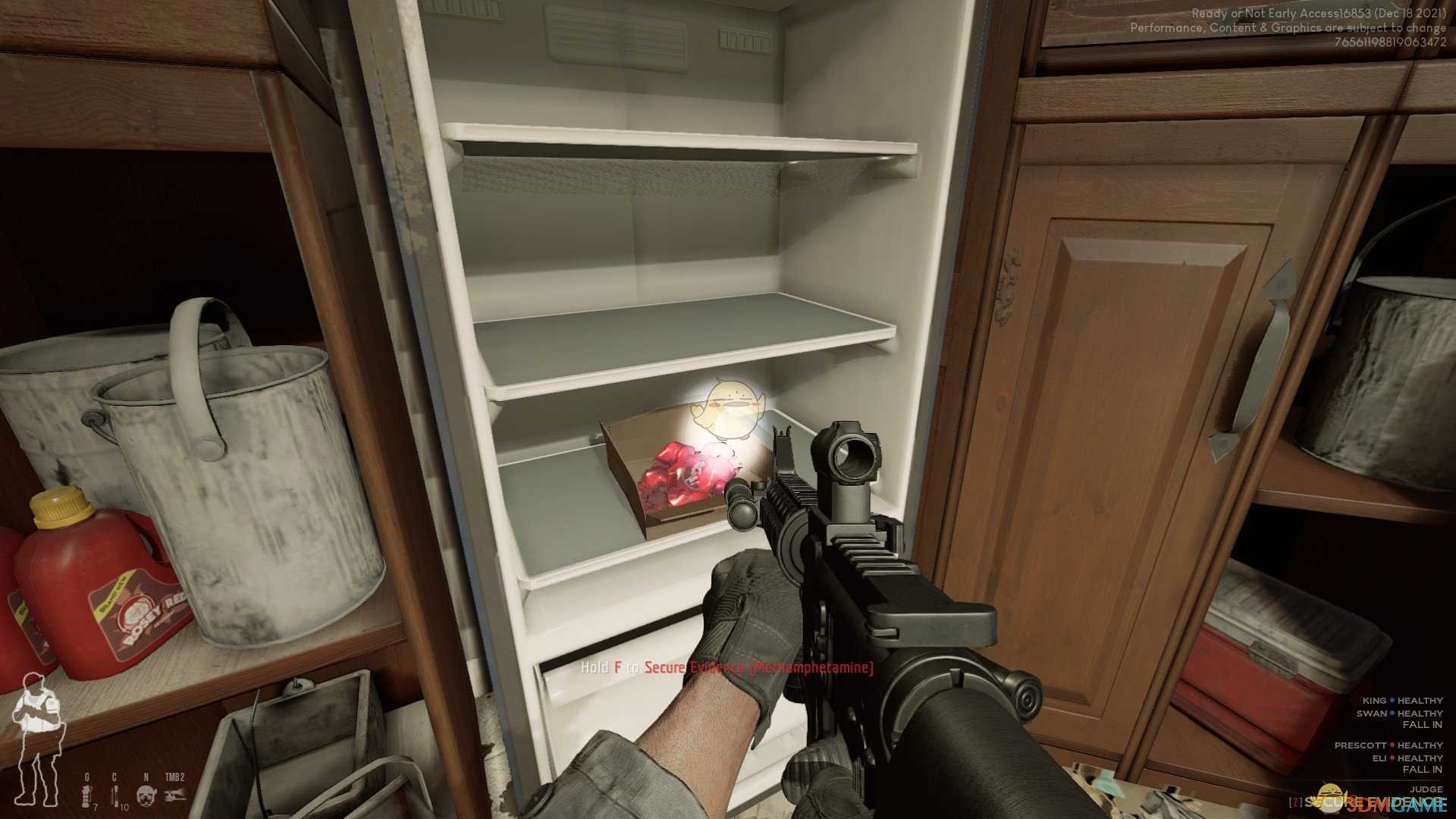1456x819 pixels.
Task: Select the TMB2 tactical device icon
Action: (x=175, y=794)
